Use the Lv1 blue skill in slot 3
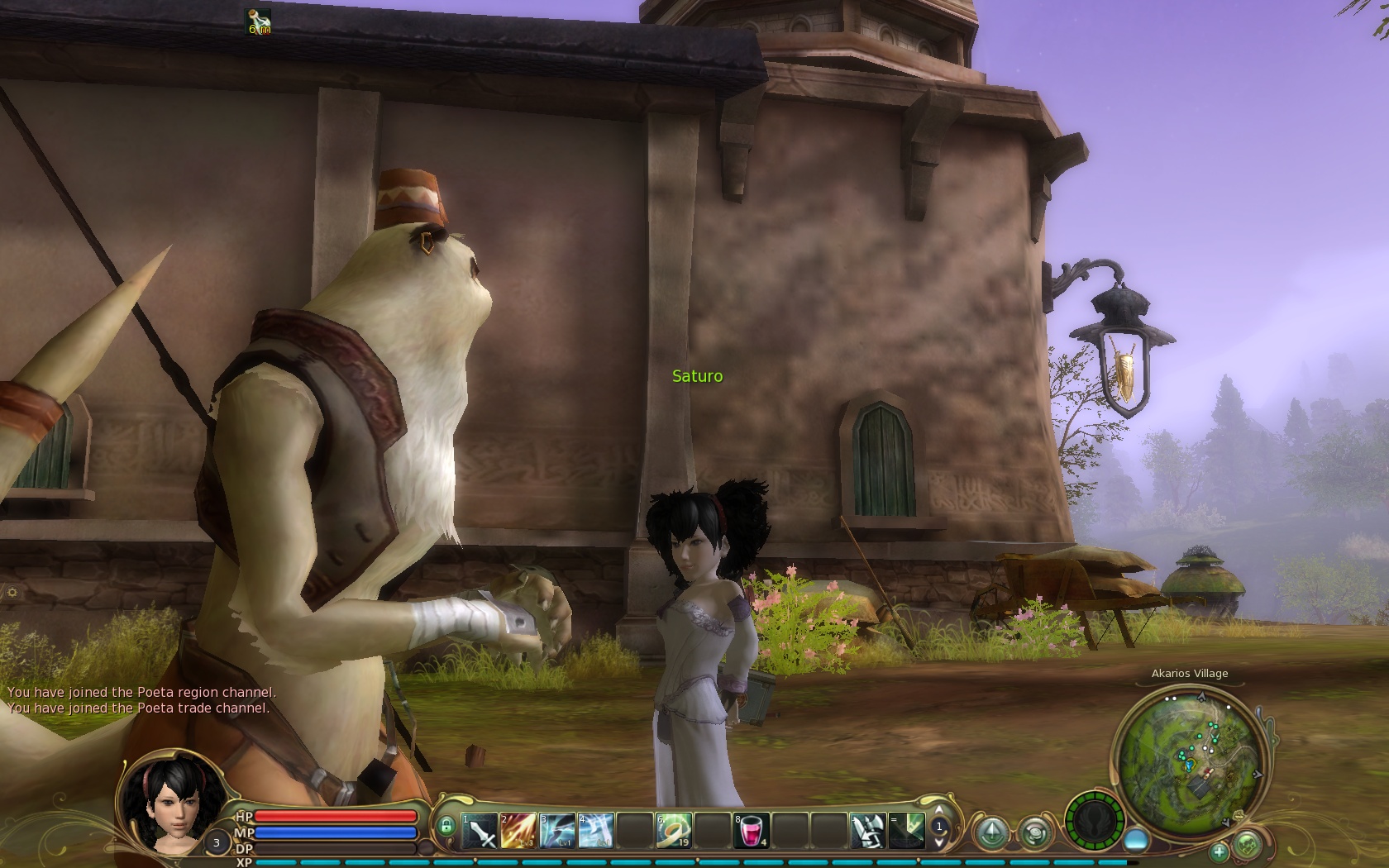This screenshot has height=868, width=1389. (557, 831)
